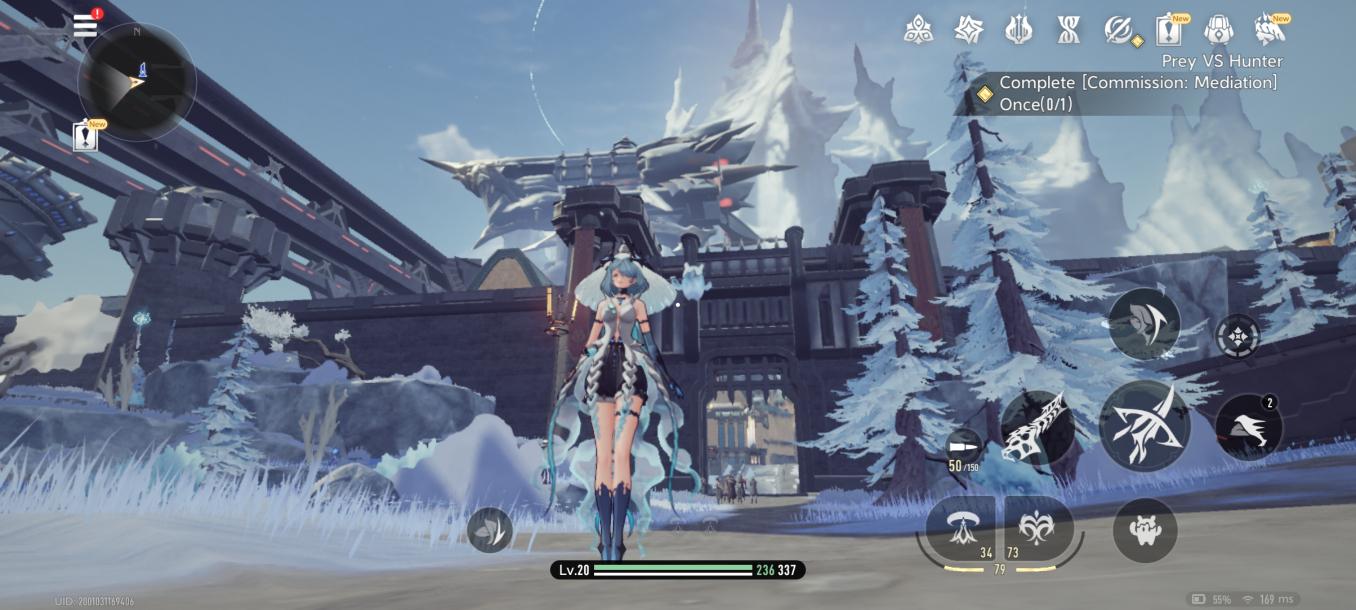Screen dimensions: 1356x610
Task: Use the dash skill showing two charges
Action: 1248,428
